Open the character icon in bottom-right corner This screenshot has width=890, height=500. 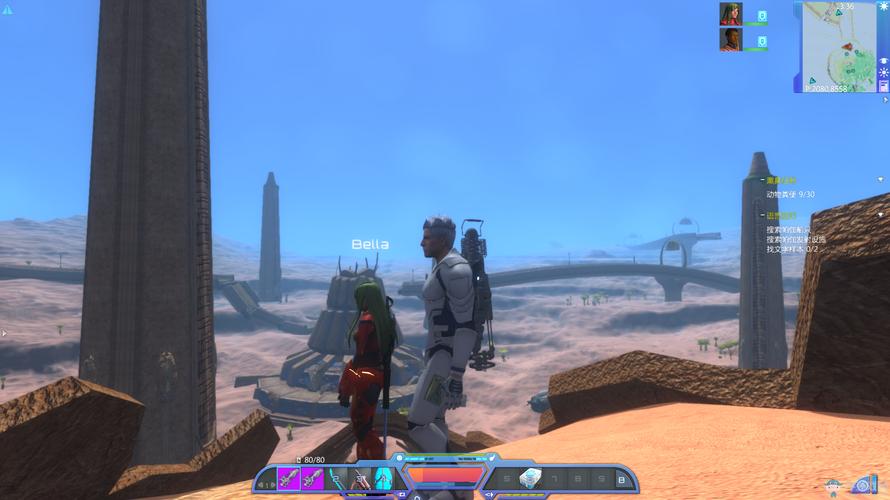click(831, 487)
